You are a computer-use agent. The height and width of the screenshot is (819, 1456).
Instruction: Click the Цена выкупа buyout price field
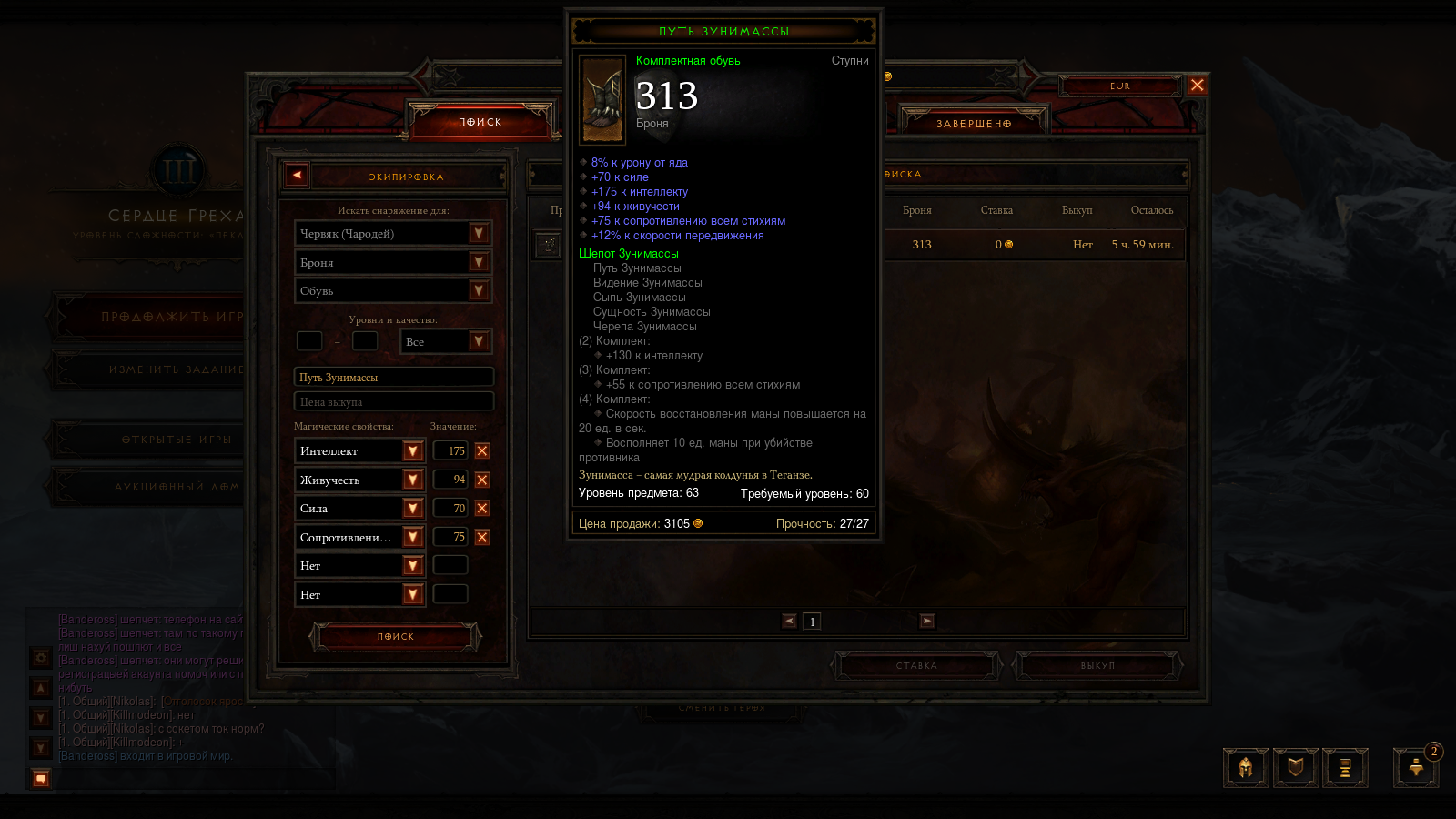click(393, 401)
